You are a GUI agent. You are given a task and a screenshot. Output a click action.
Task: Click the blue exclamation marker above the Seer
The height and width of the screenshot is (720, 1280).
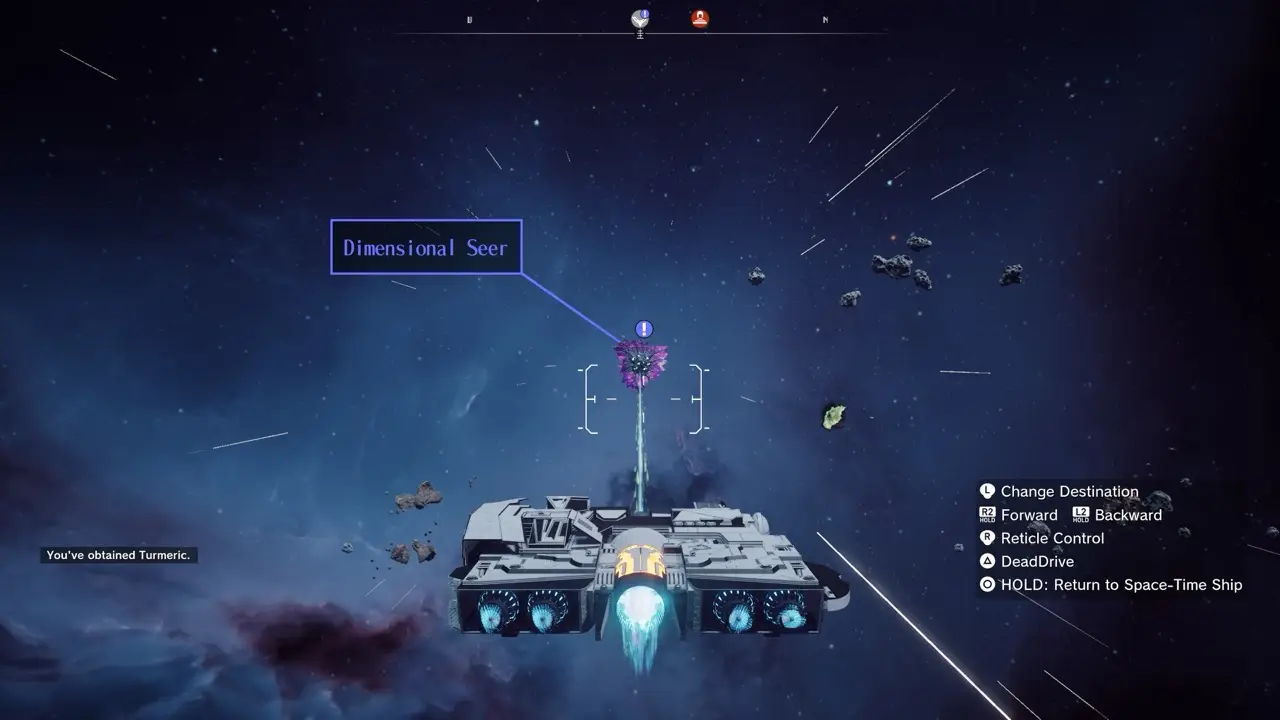tap(644, 329)
